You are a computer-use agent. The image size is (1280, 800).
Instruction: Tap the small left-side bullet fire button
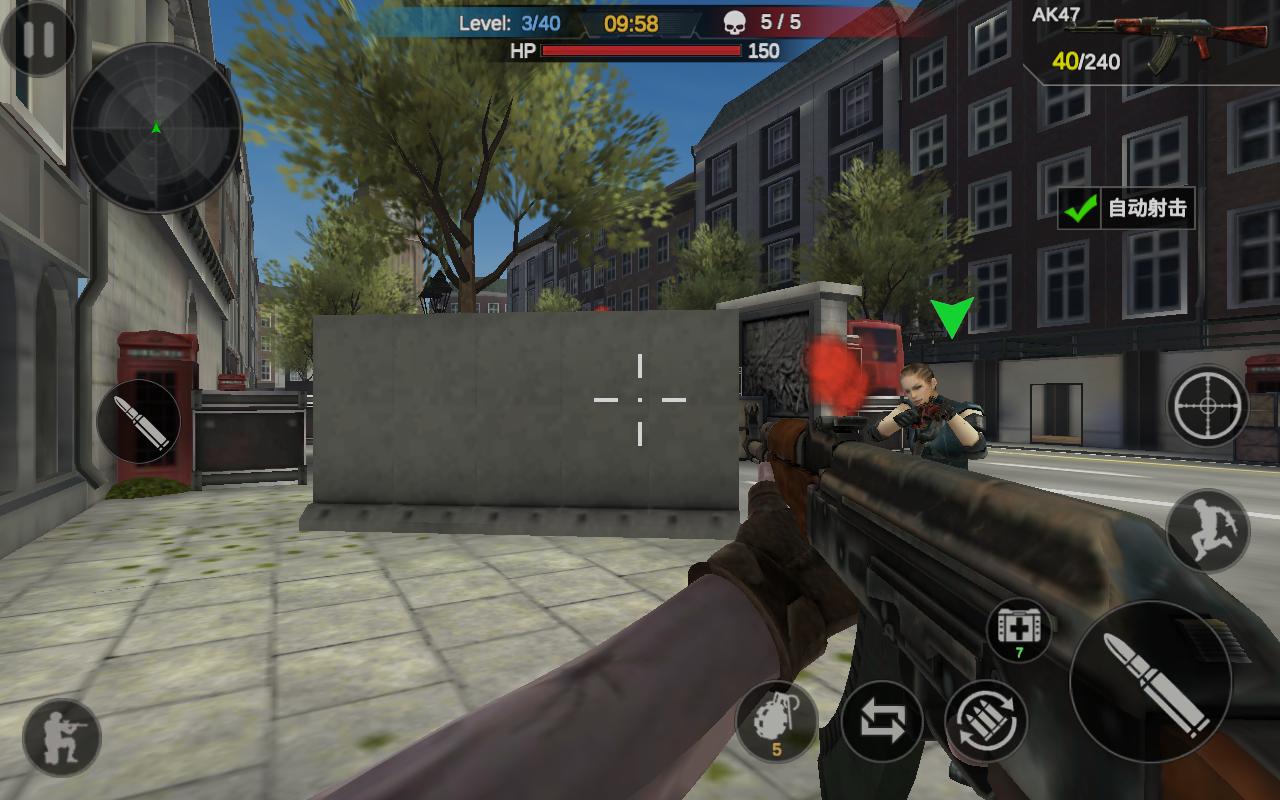(x=139, y=422)
